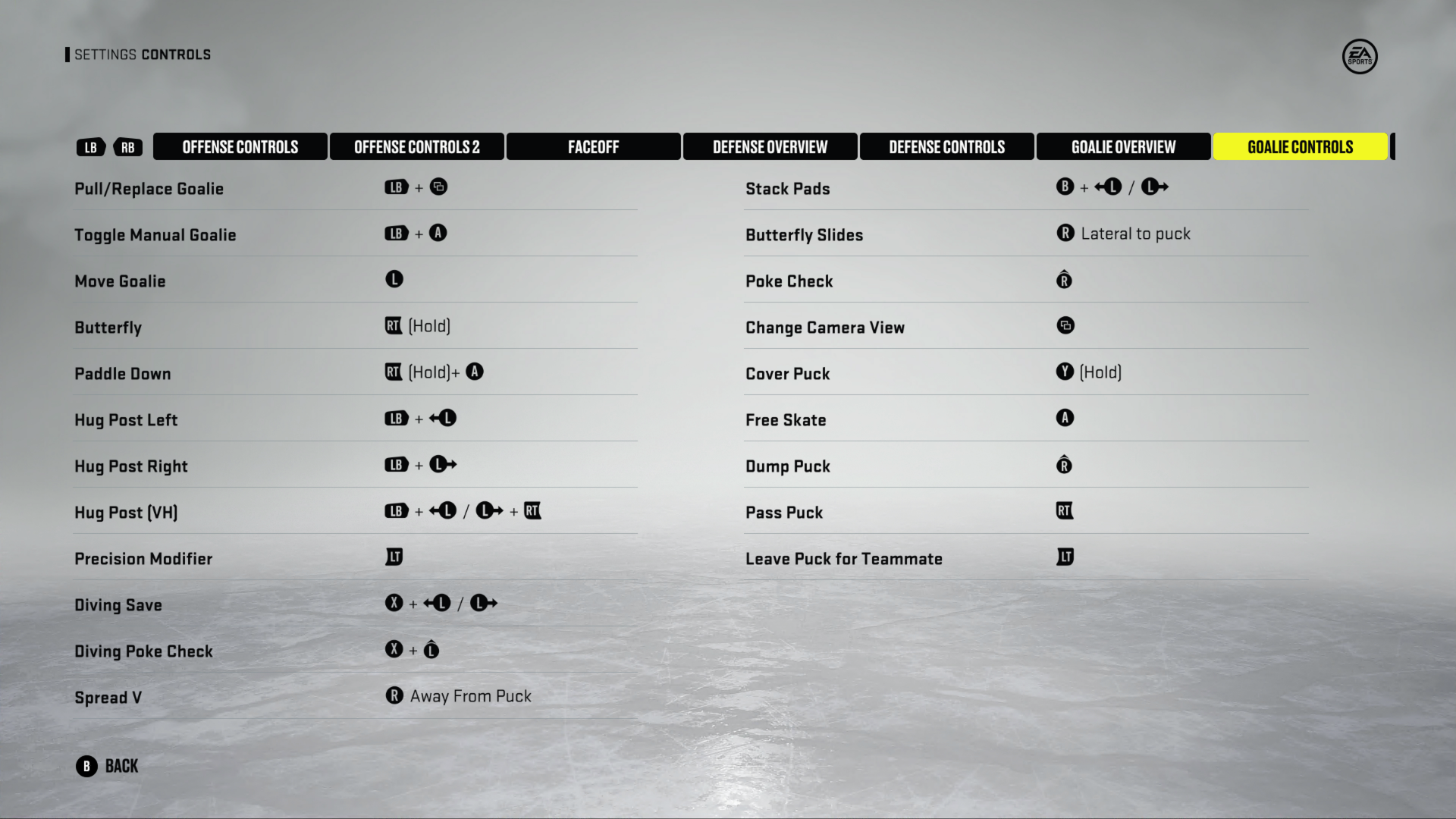Select the Defense Overview tab
Viewport: 1456px width, 819px height.
[770, 146]
